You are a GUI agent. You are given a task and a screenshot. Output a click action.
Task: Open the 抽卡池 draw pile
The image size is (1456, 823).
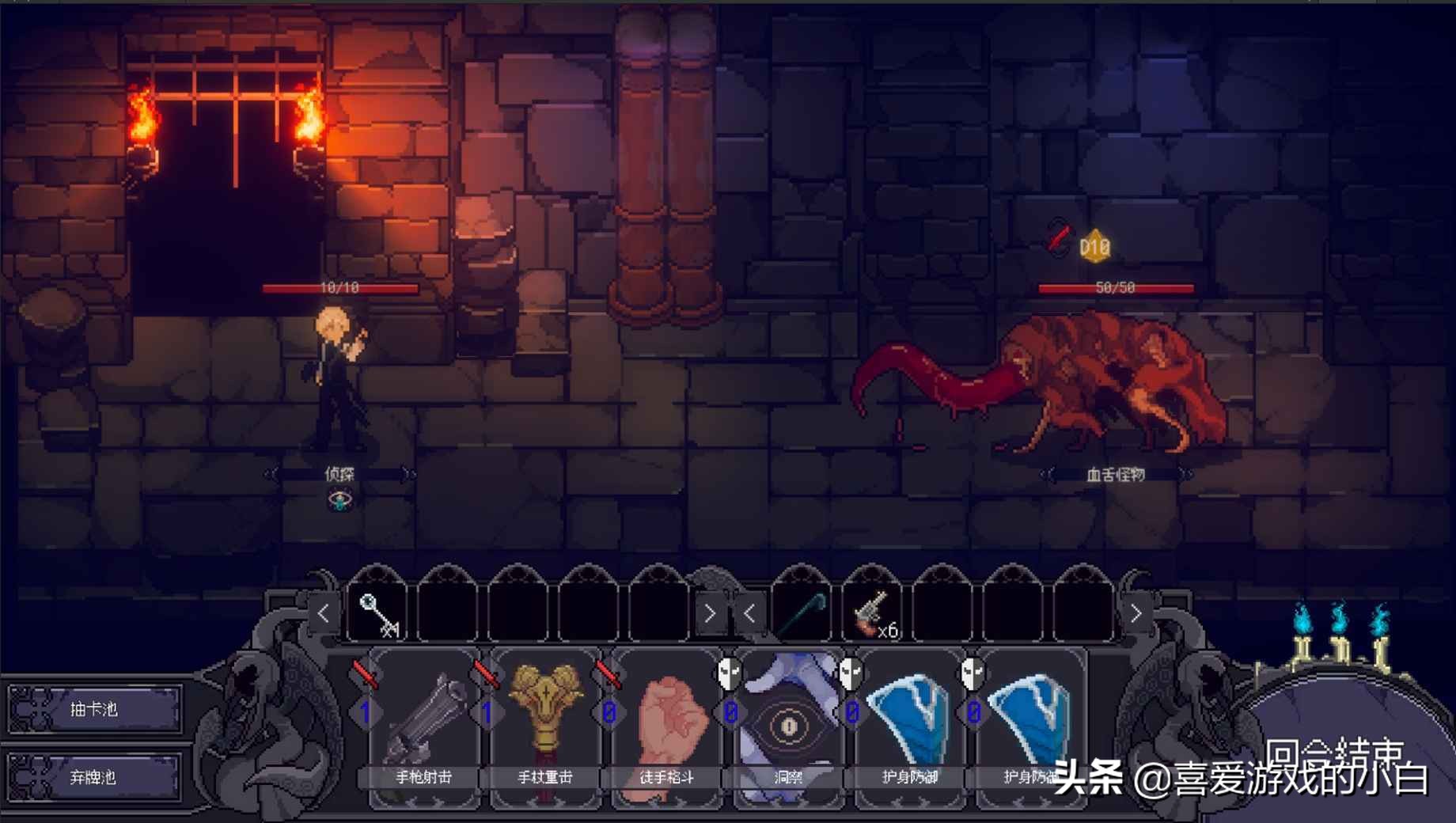click(94, 709)
